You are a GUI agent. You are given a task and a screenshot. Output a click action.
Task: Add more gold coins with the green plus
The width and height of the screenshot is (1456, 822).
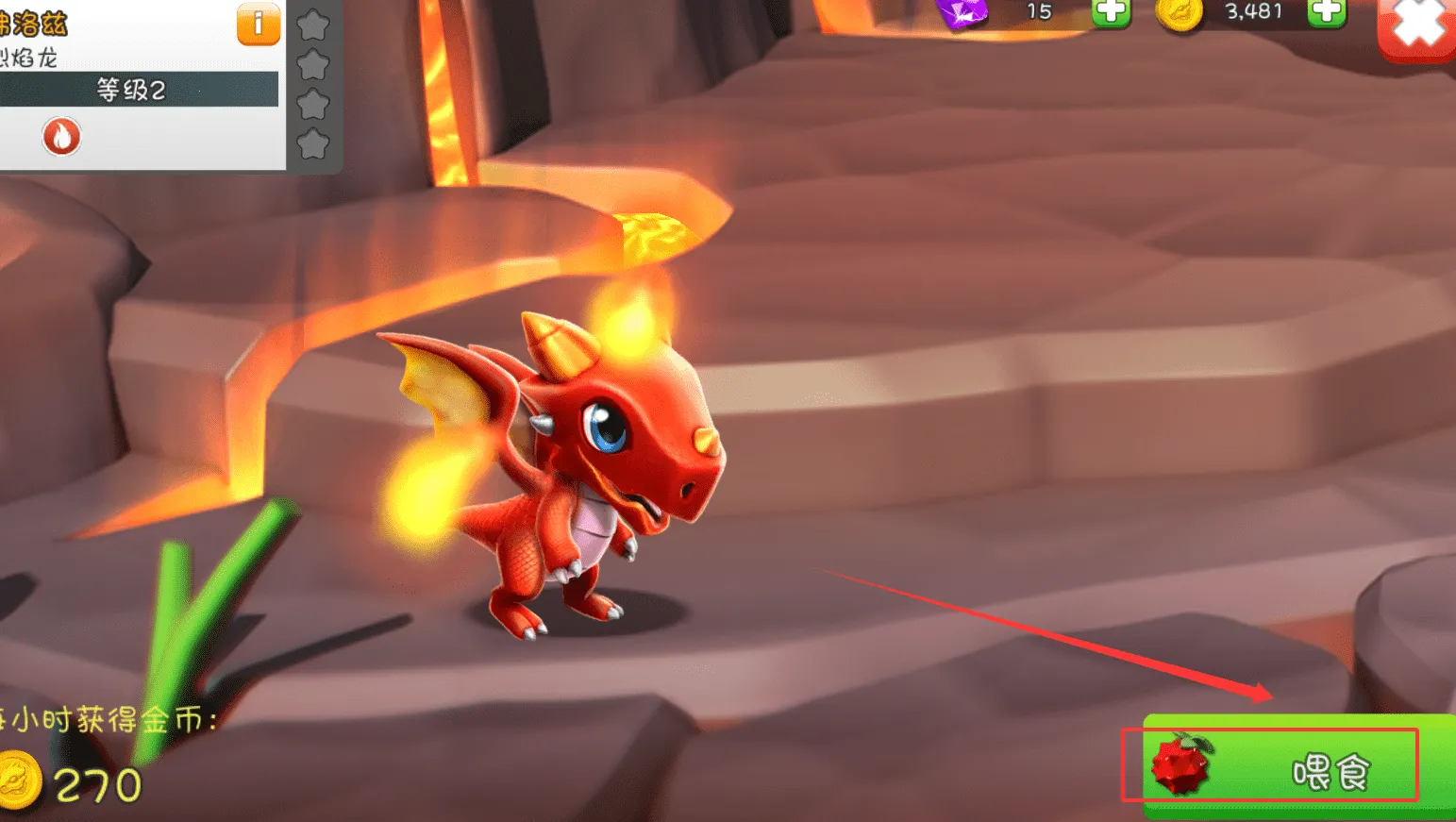(x=1326, y=11)
